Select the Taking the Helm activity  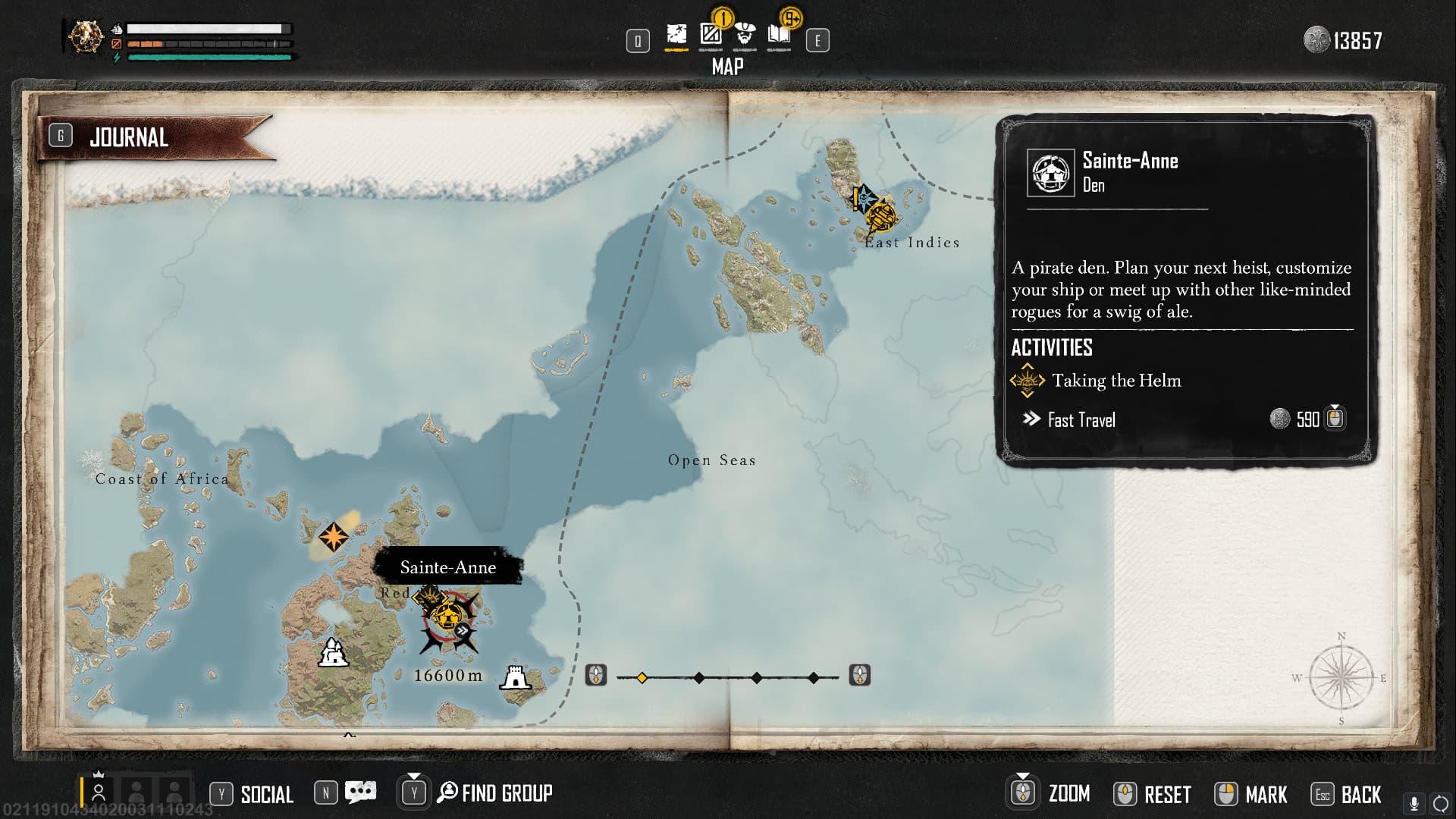pyautogui.click(x=1116, y=381)
